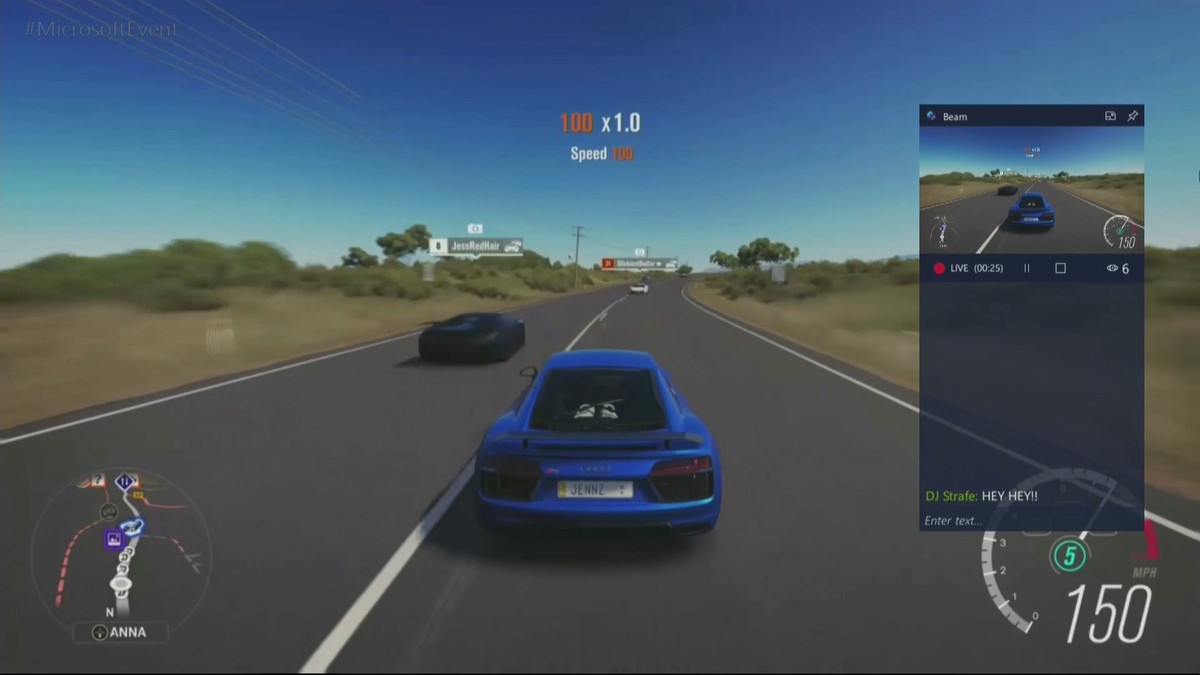Pause the Beam live broadcast

tap(1026, 269)
